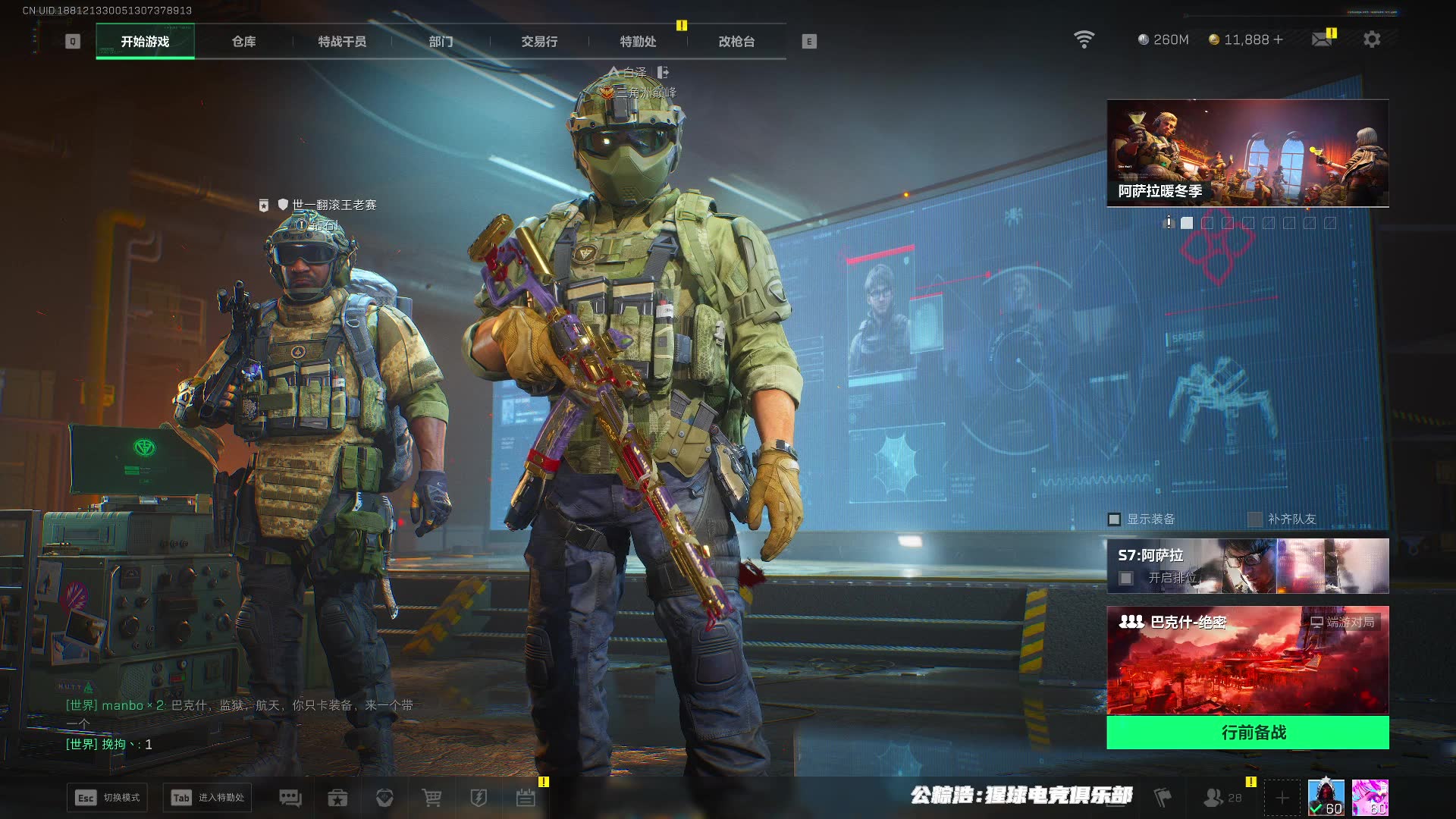Toggle the 补齐队友 checkbox
The height and width of the screenshot is (819, 1456).
pos(1255,519)
